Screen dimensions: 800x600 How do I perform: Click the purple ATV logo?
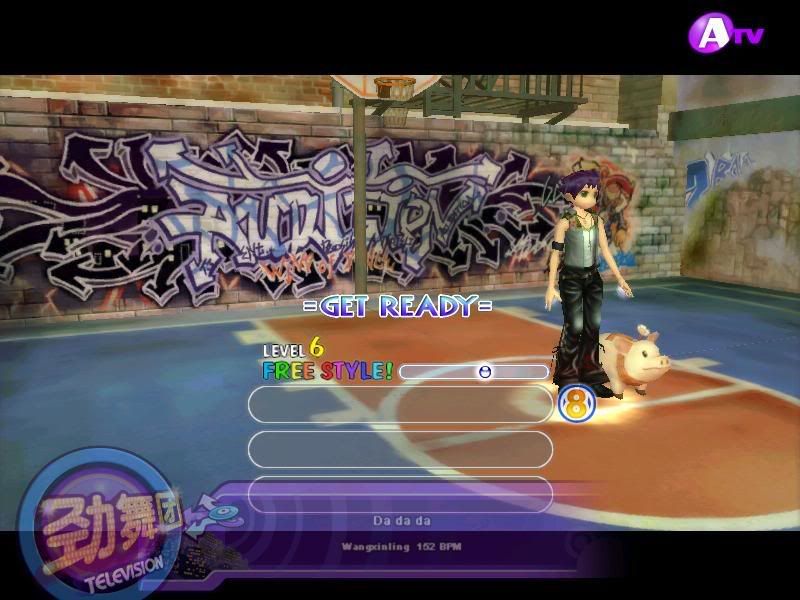726,35
